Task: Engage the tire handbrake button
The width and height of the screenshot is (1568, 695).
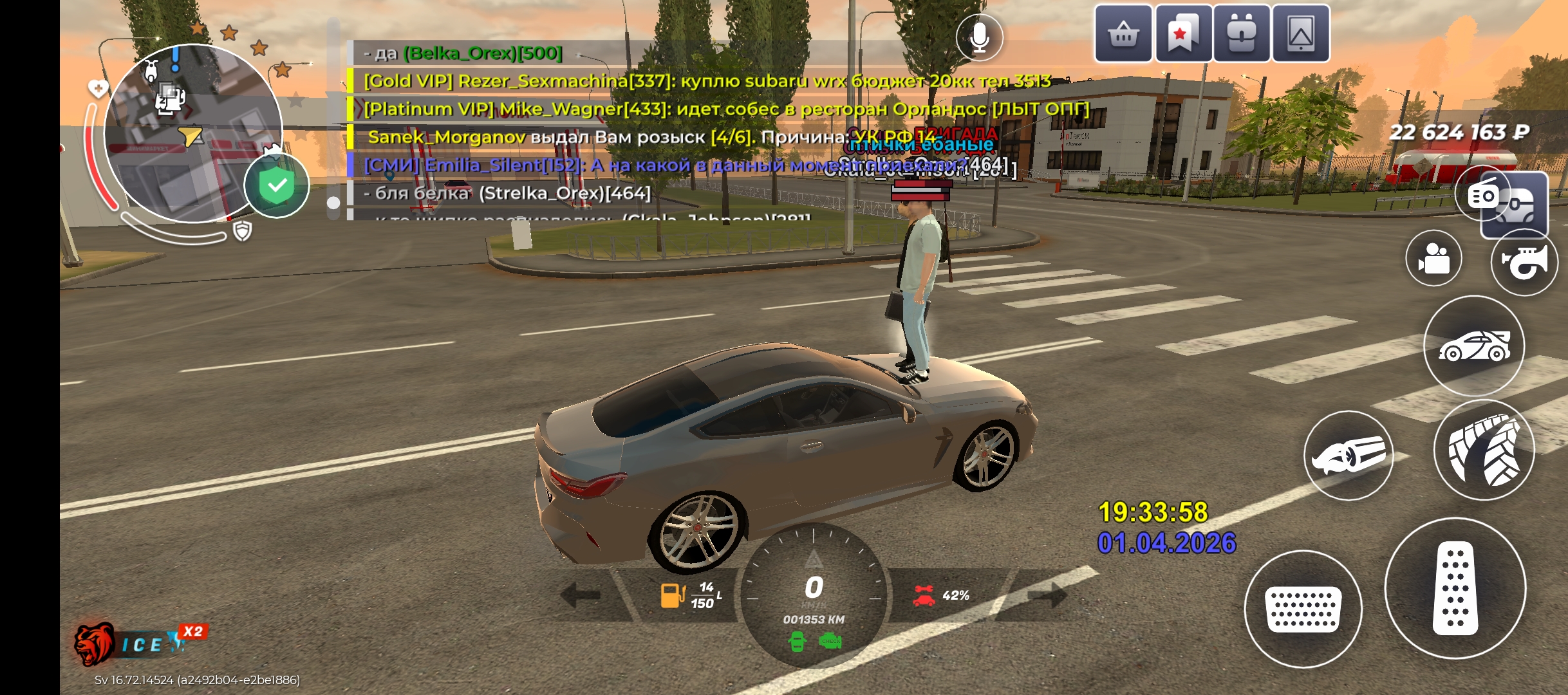Action: pos(1484,450)
